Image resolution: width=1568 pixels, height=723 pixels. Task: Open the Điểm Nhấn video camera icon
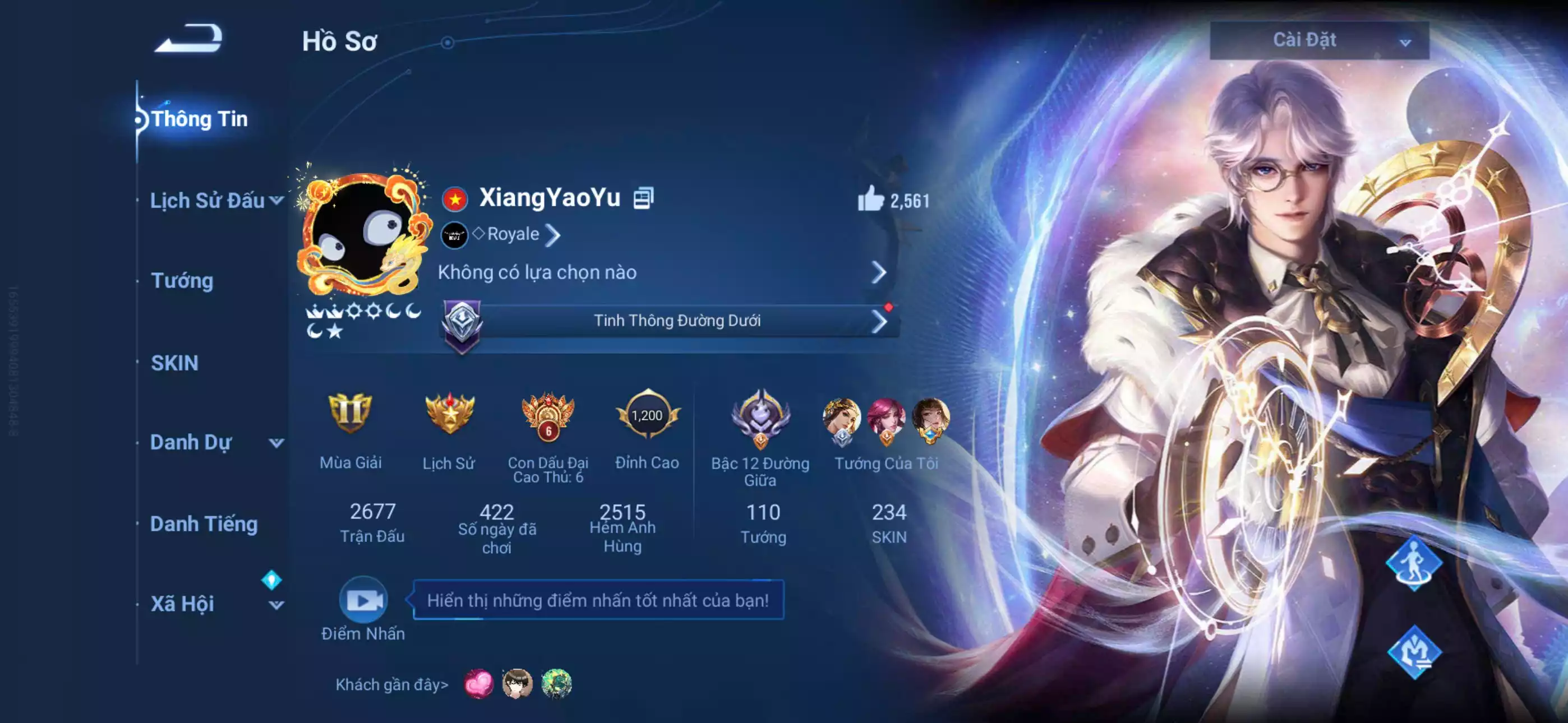point(363,600)
